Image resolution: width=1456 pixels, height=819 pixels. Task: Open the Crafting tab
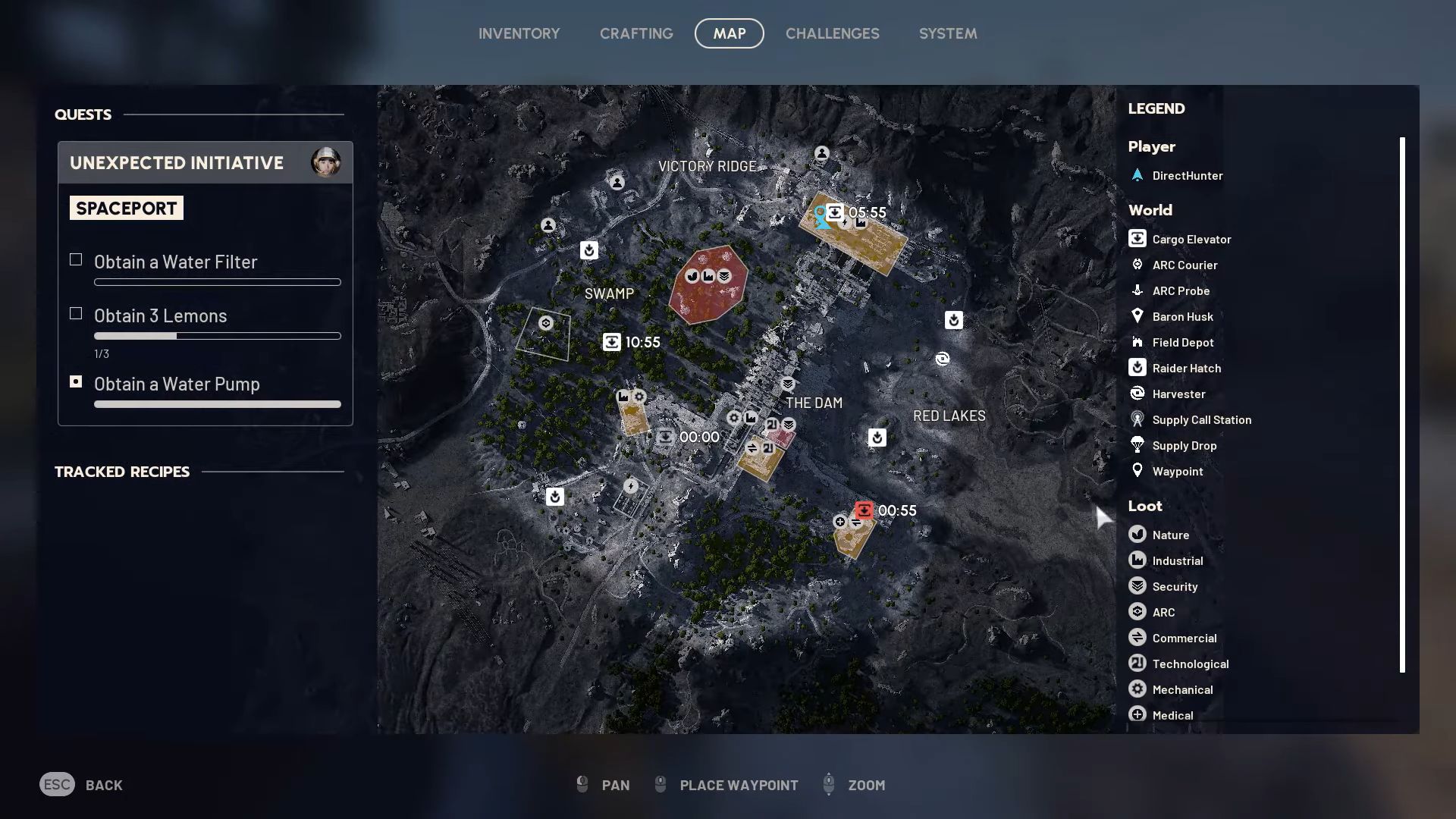pos(636,33)
